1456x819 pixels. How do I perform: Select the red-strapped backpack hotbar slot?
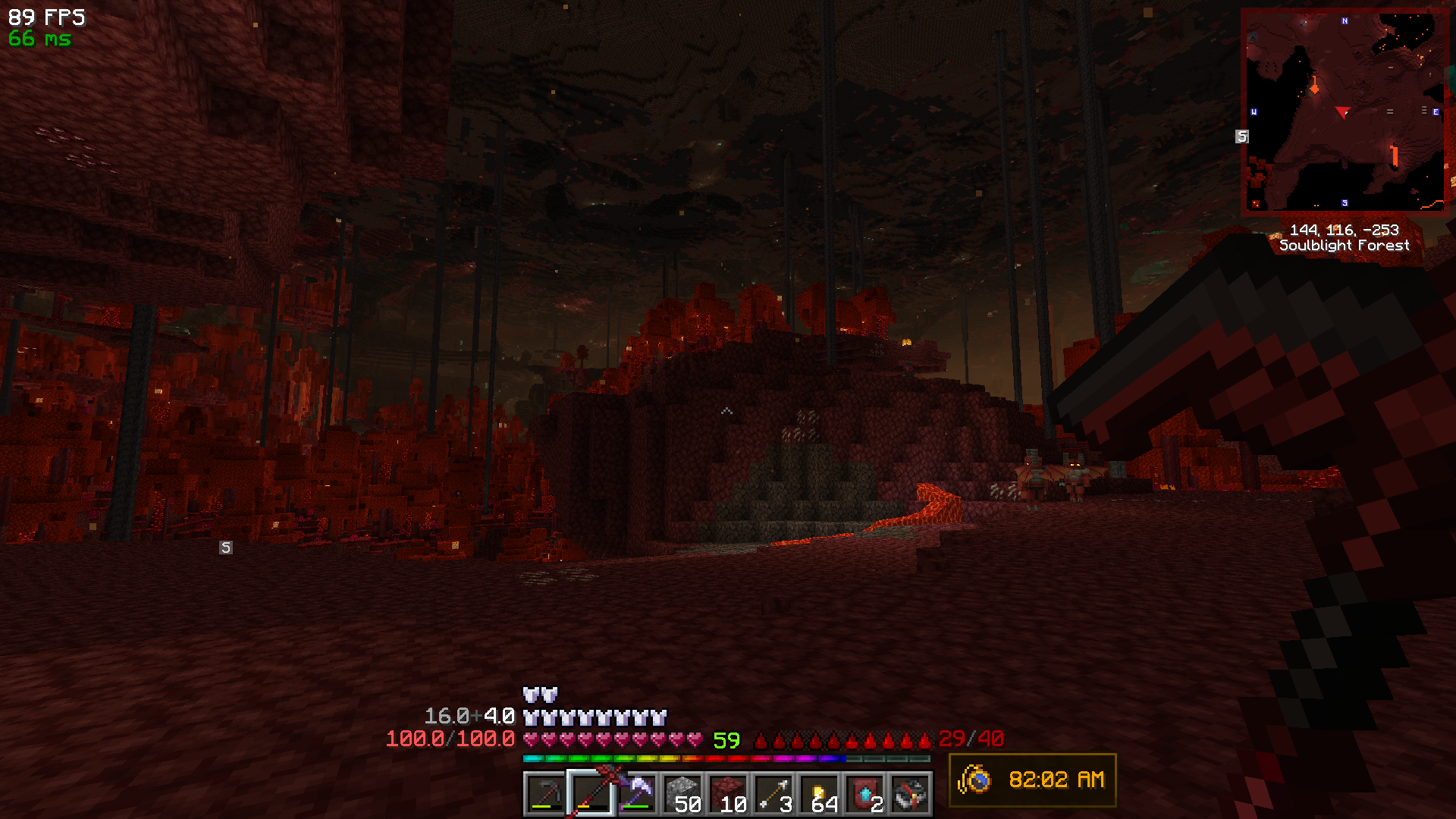tap(911, 794)
